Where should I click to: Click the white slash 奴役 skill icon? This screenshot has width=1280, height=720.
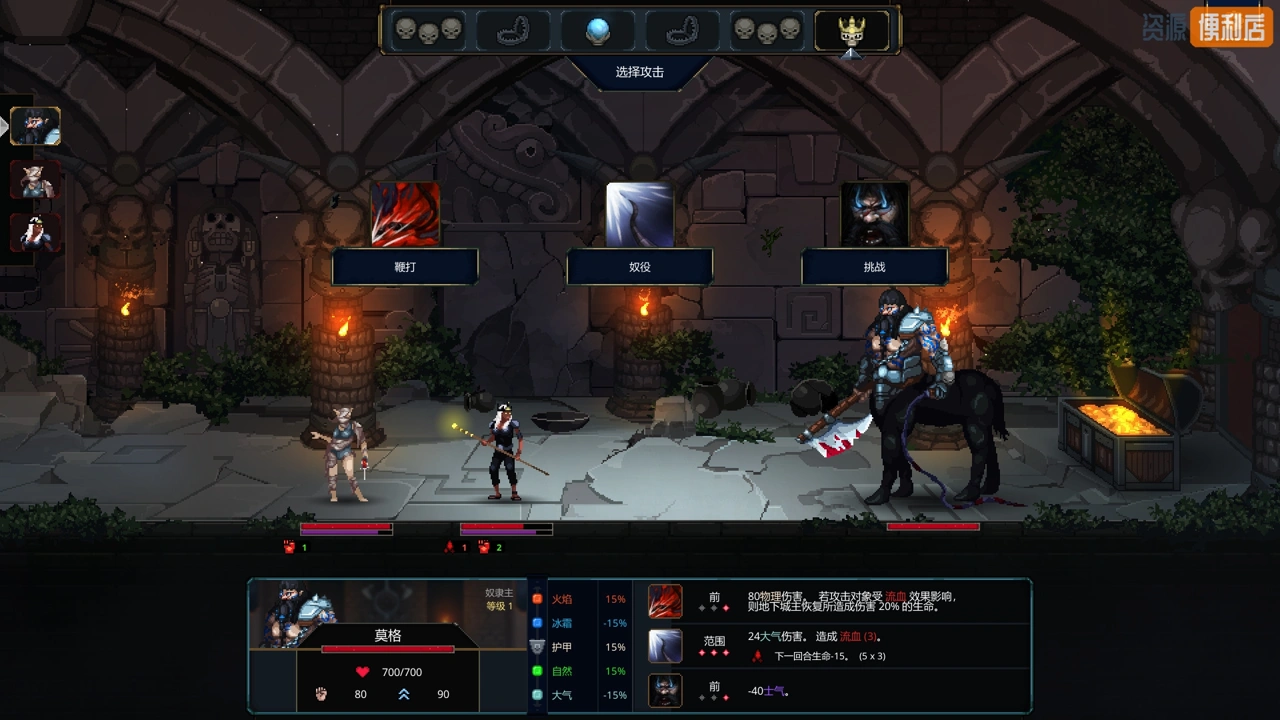640,214
